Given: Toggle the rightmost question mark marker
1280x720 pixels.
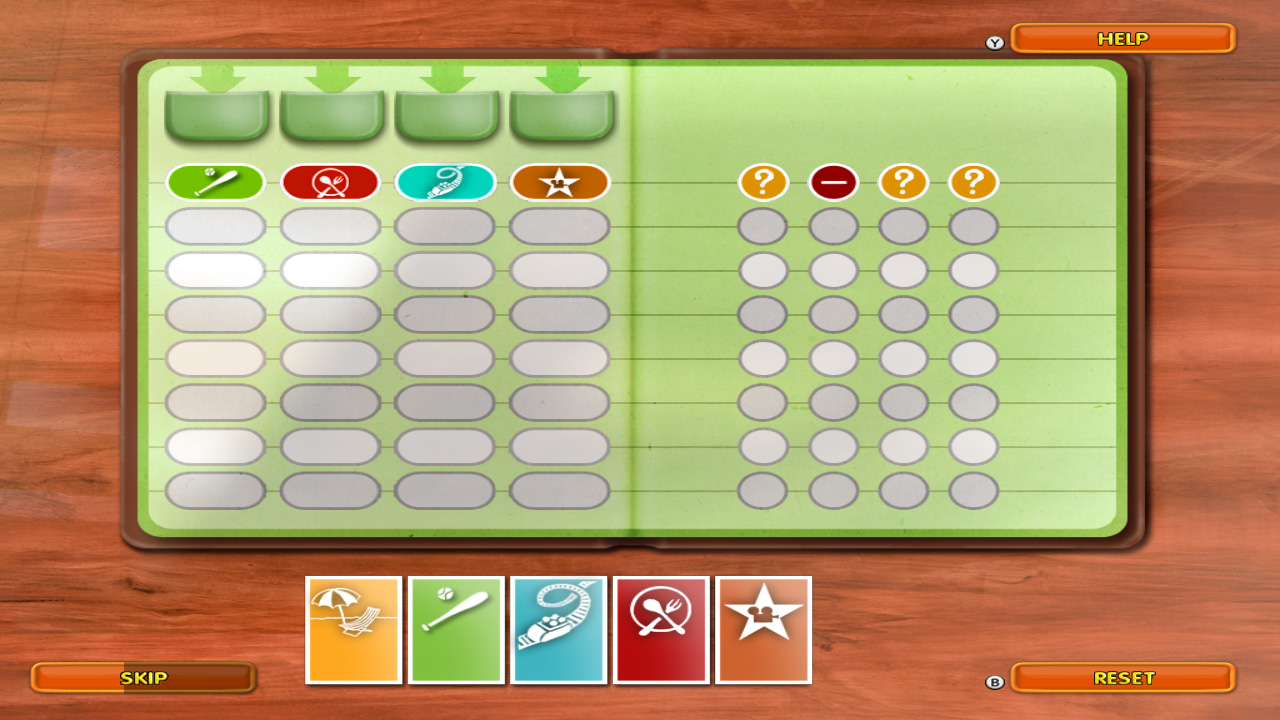Looking at the screenshot, I should coord(971,183).
